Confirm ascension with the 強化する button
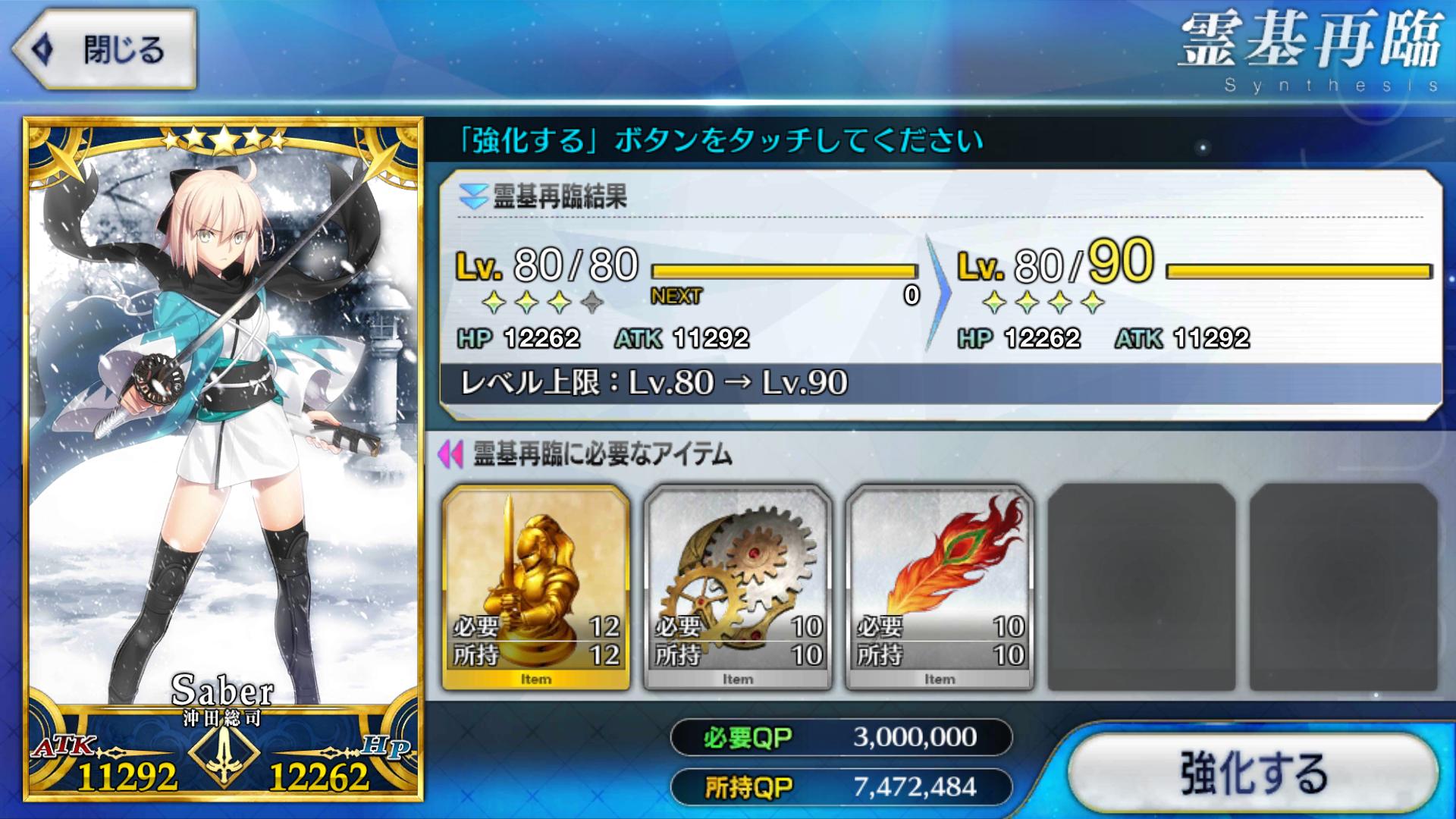This screenshot has width=1456, height=819. tap(1253, 773)
